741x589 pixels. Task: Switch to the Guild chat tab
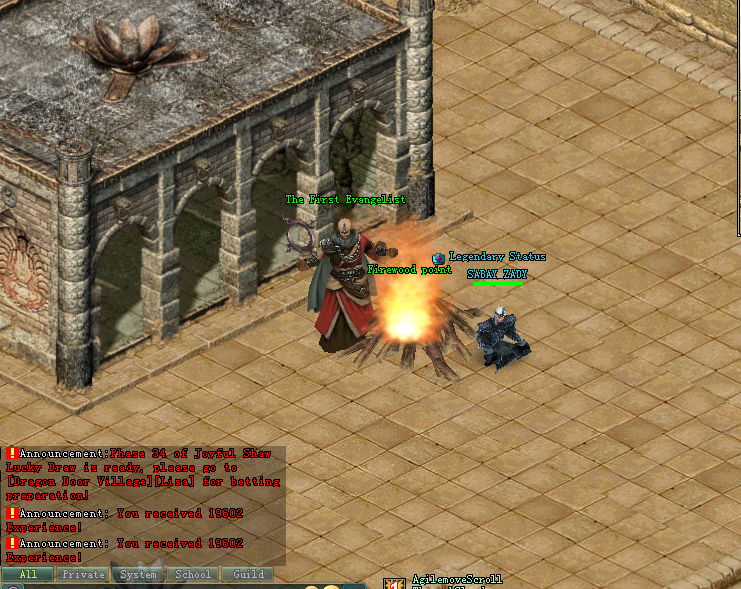point(248,575)
